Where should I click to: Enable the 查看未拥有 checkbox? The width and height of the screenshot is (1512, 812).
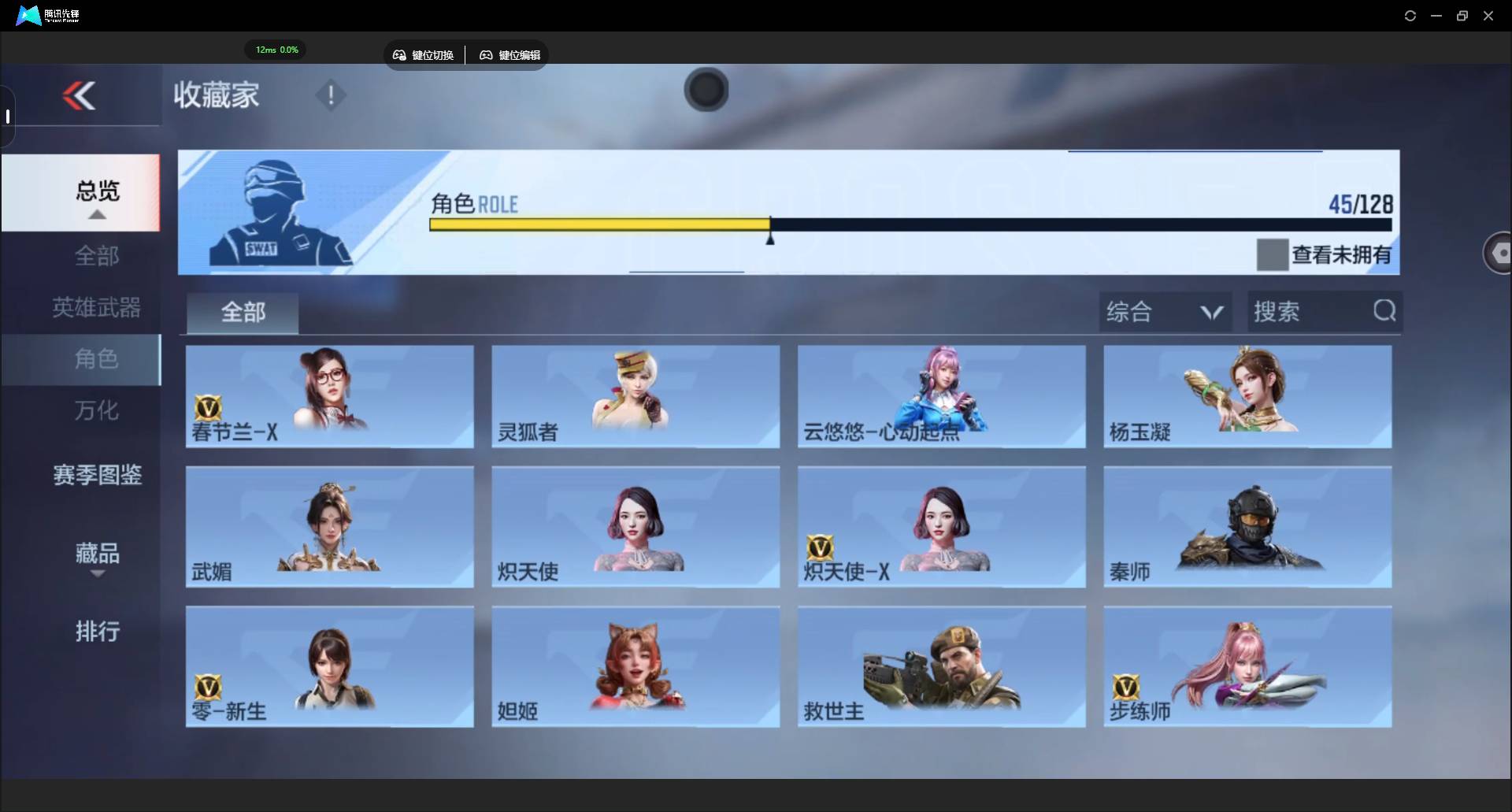click(x=1272, y=254)
